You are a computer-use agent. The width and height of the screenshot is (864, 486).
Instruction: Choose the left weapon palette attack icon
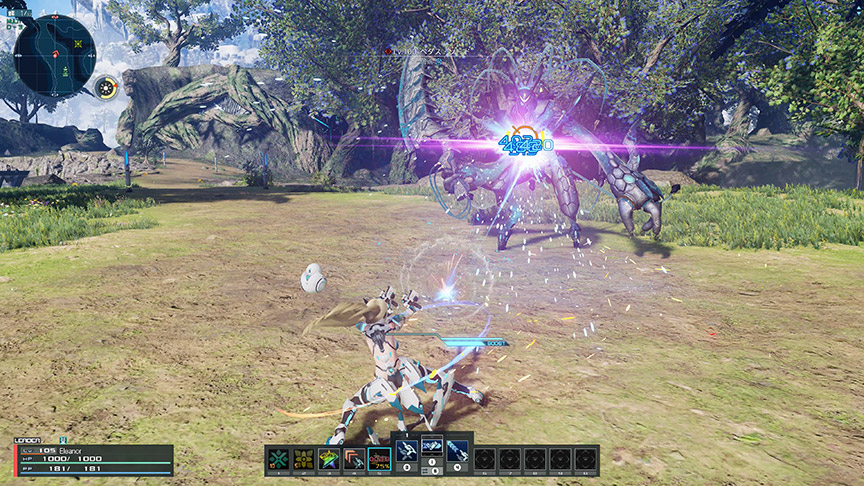(407, 450)
